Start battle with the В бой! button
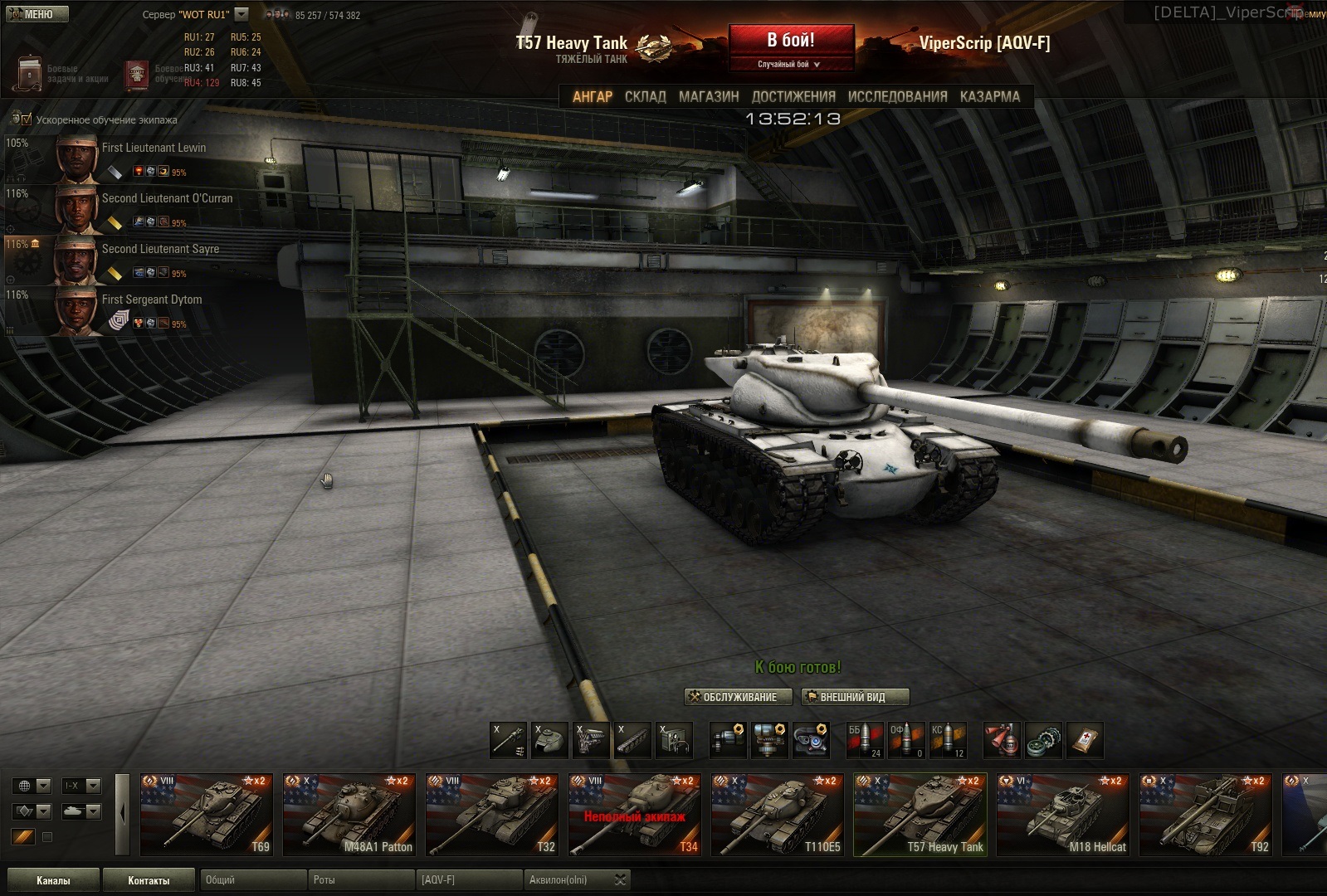1327x896 pixels. click(791, 41)
